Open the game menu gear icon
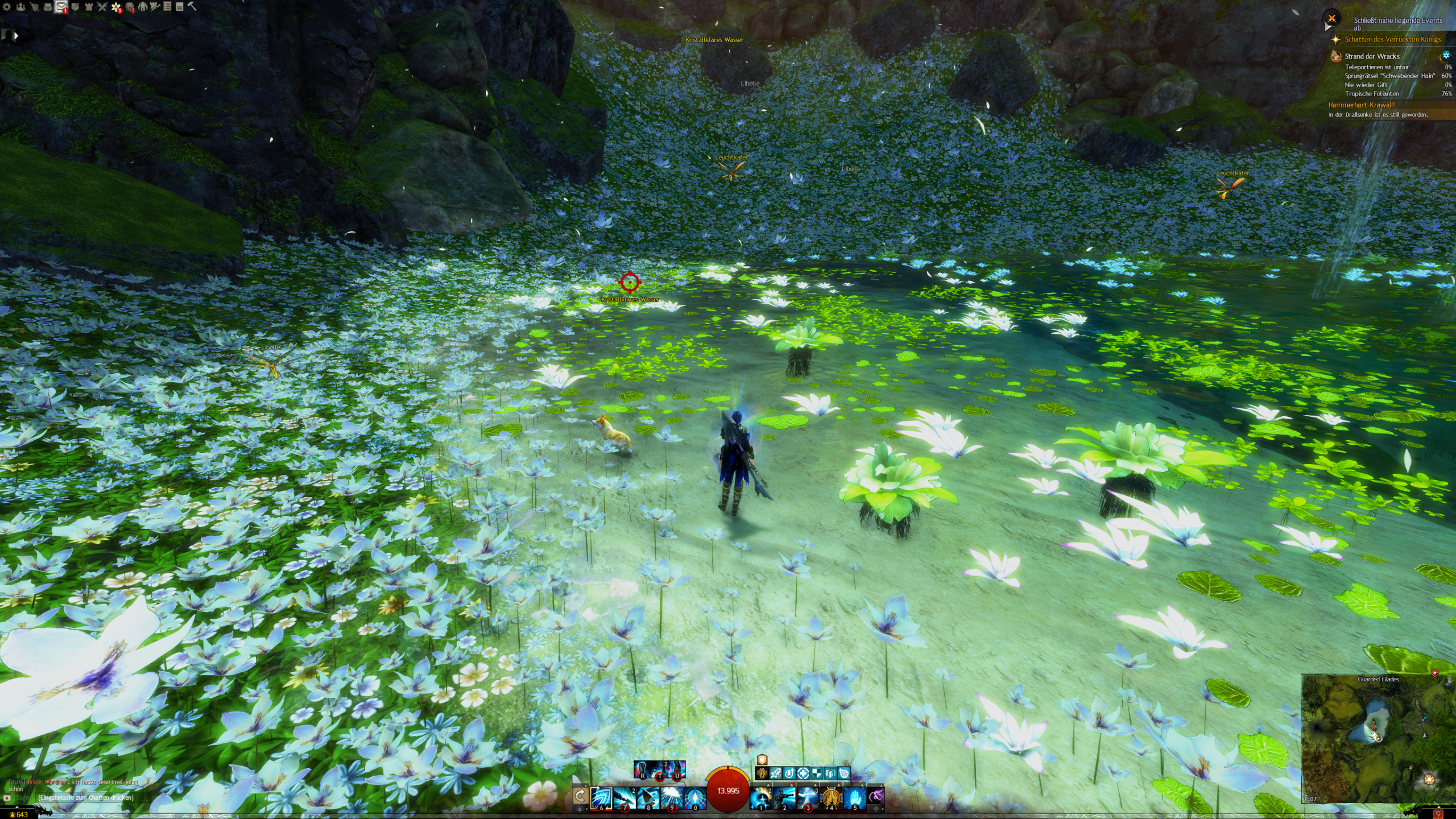This screenshot has height=819, width=1456. tap(7, 7)
